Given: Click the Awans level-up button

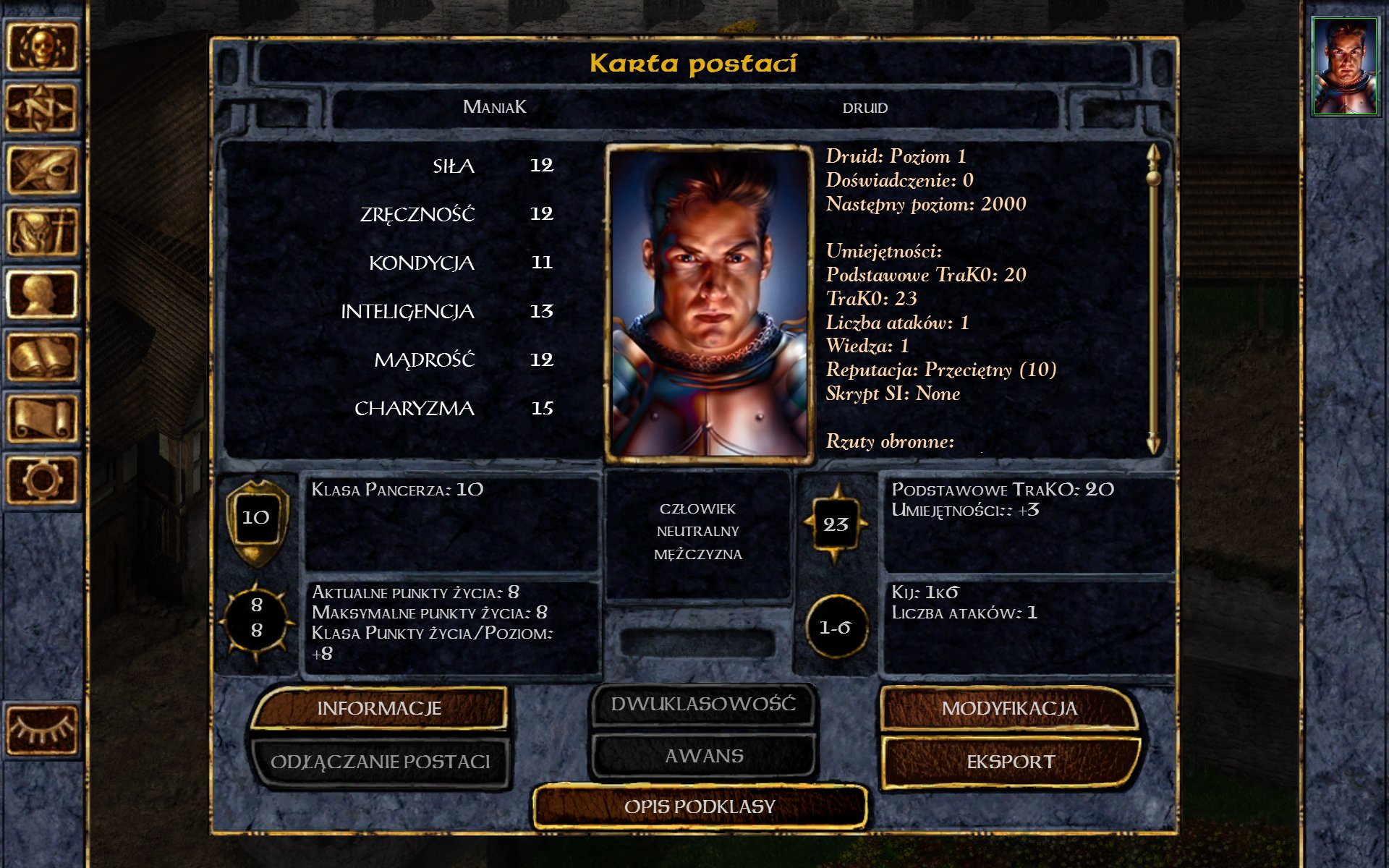Looking at the screenshot, I should point(703,756).
